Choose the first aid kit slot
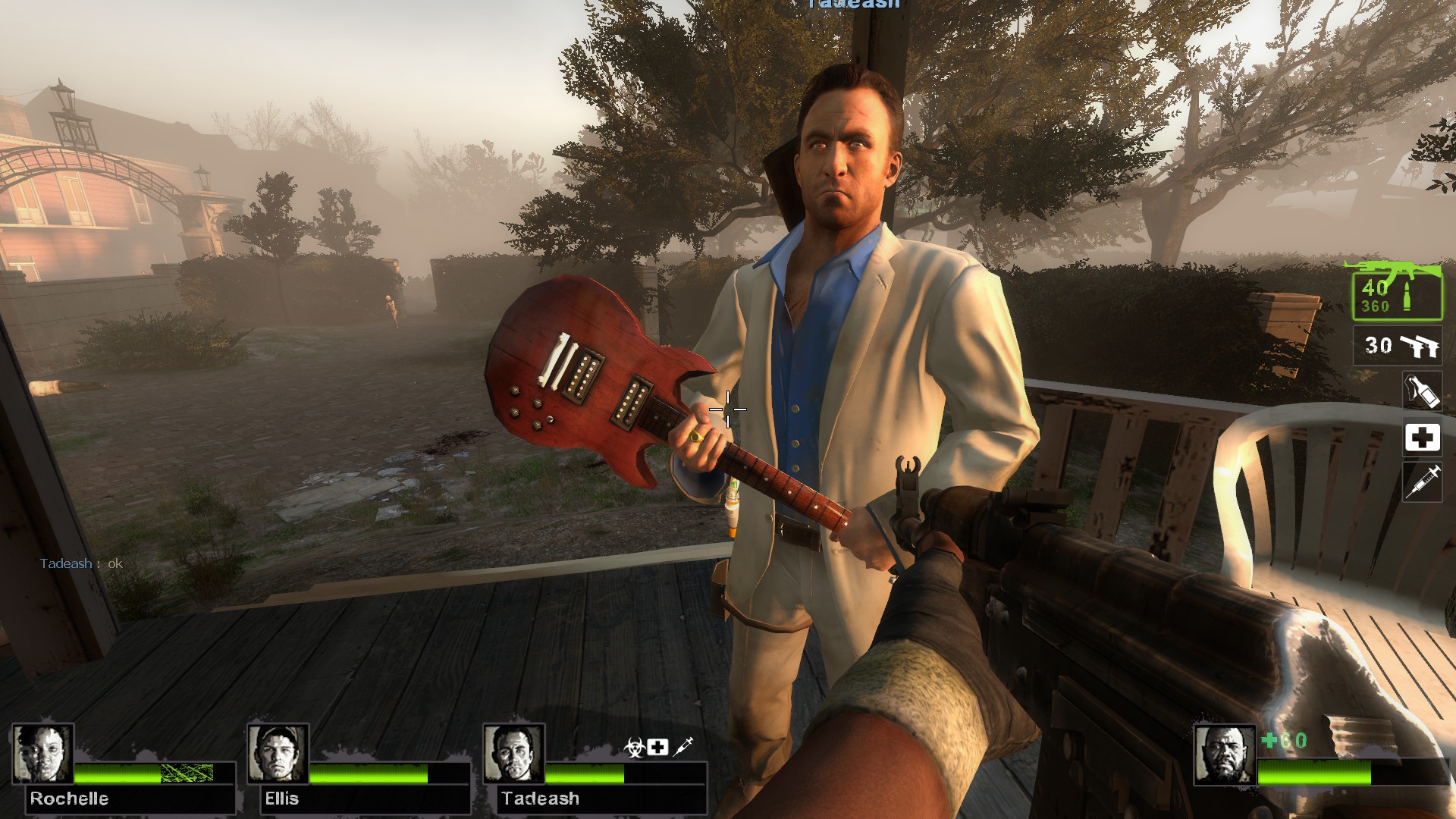Screen dimensions: 1456x819 coord(1422,438)
